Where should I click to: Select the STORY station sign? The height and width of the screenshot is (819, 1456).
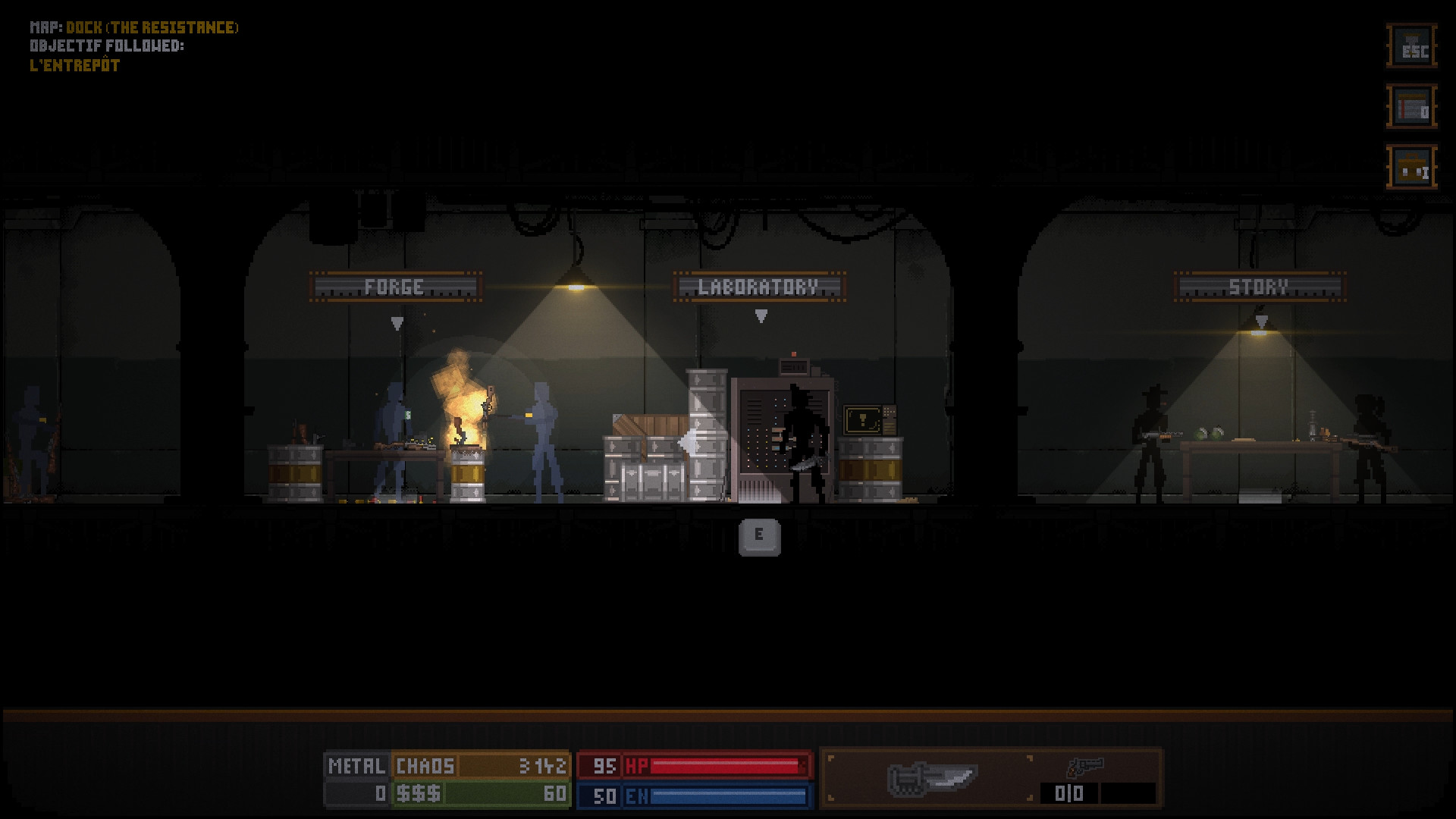pyautogui.click(x=1260, y=287)
